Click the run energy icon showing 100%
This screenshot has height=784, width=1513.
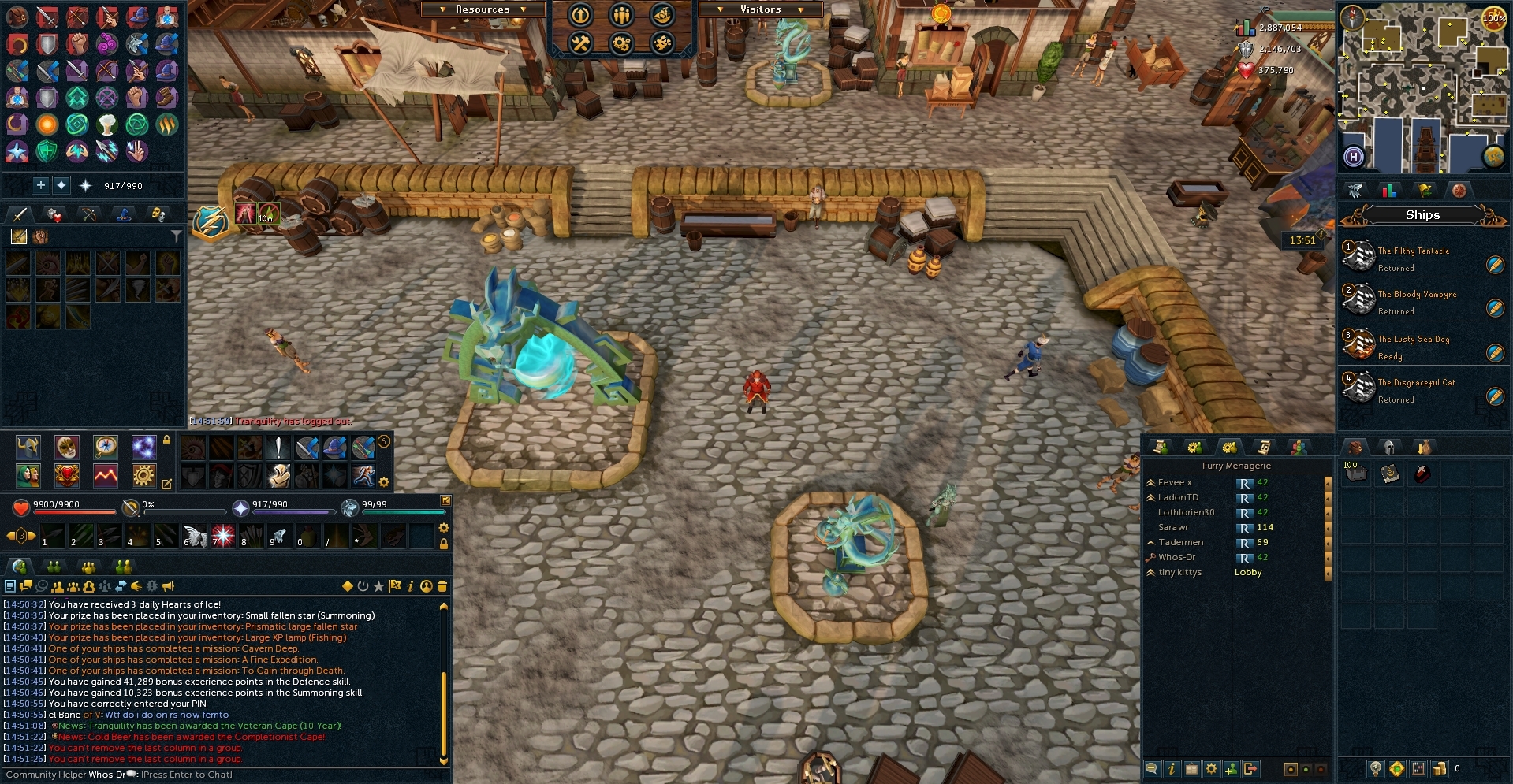(x=1493, y=19)
